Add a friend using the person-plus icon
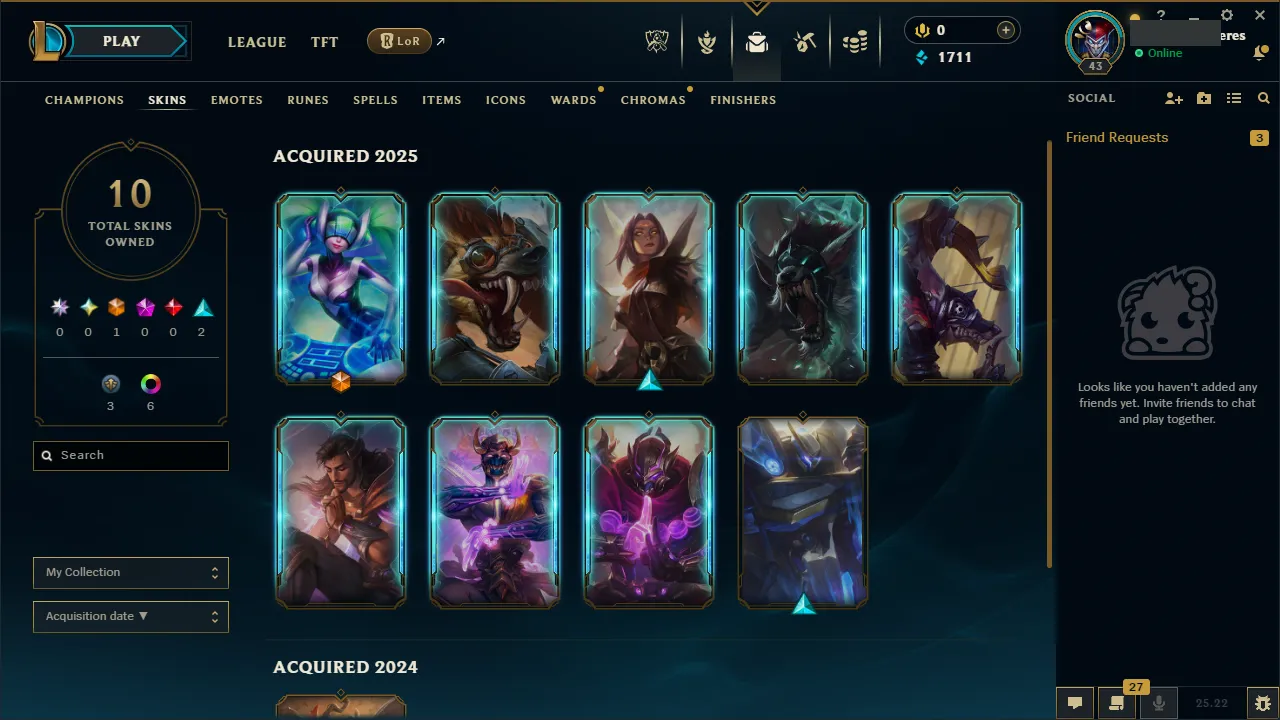Screen dimensions: 1280x720 1174,98
